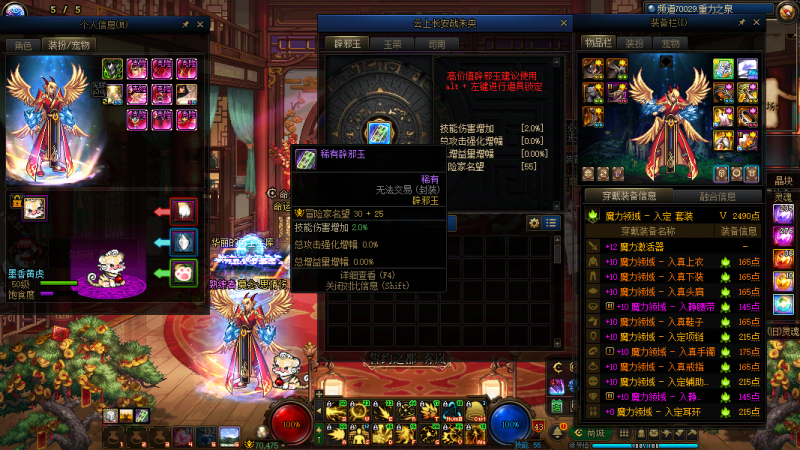The image size is (800, 450).
Task: Close the 个人信息 character window
Action: (199, 23)
